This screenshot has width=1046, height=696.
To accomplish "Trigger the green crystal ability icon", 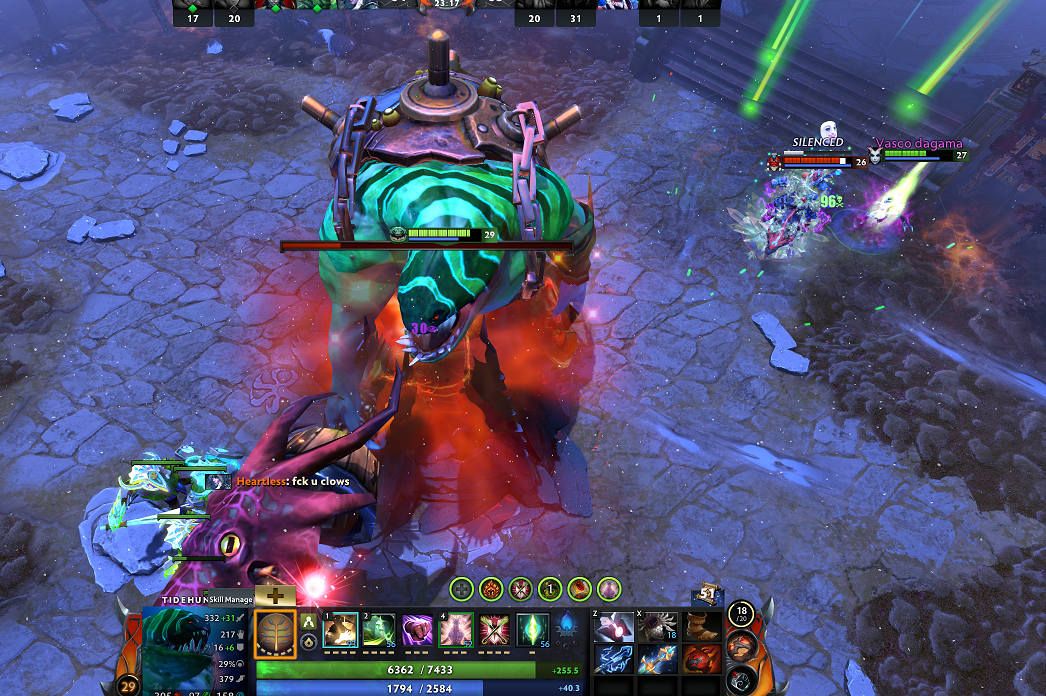I will point(532,631).
